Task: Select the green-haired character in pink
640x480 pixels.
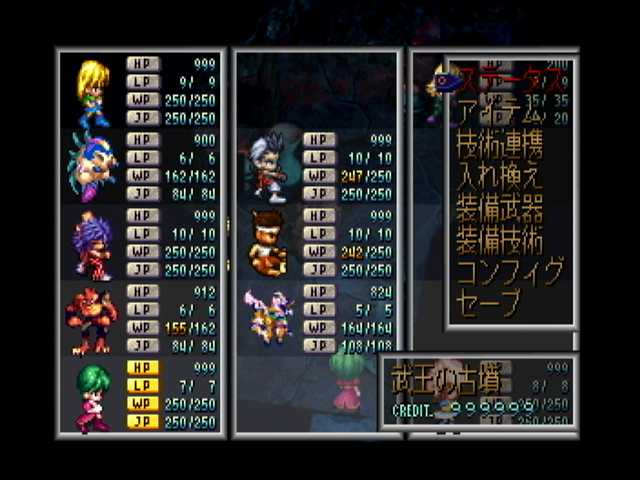Action: pos(92,396)
